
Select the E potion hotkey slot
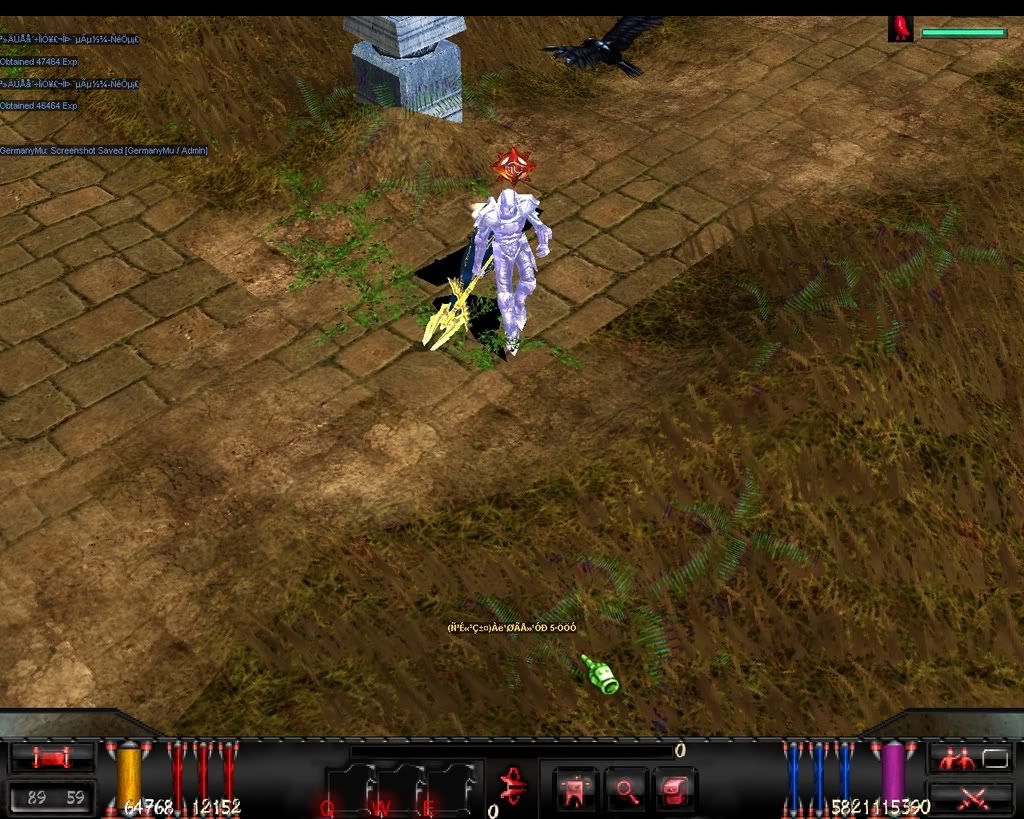pos(455,790)
